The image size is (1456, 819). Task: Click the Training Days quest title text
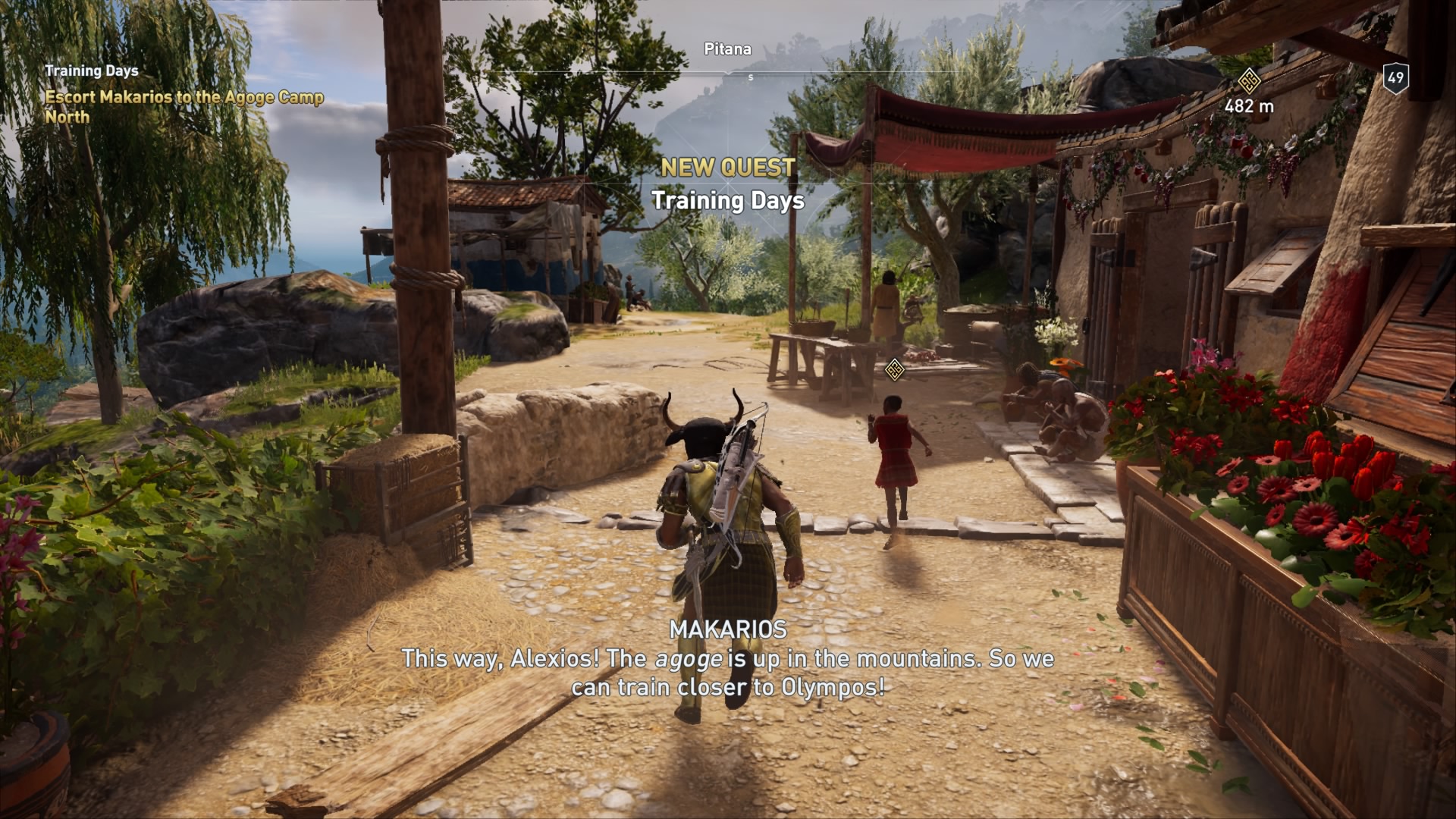pos(729,202)
